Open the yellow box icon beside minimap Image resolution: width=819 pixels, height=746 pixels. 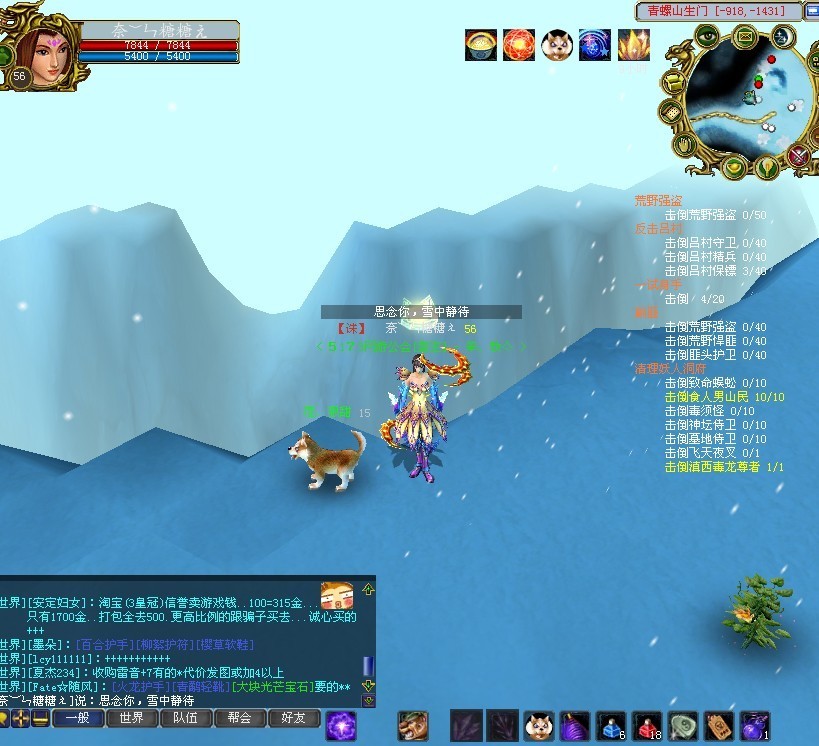tap(674, 82)
